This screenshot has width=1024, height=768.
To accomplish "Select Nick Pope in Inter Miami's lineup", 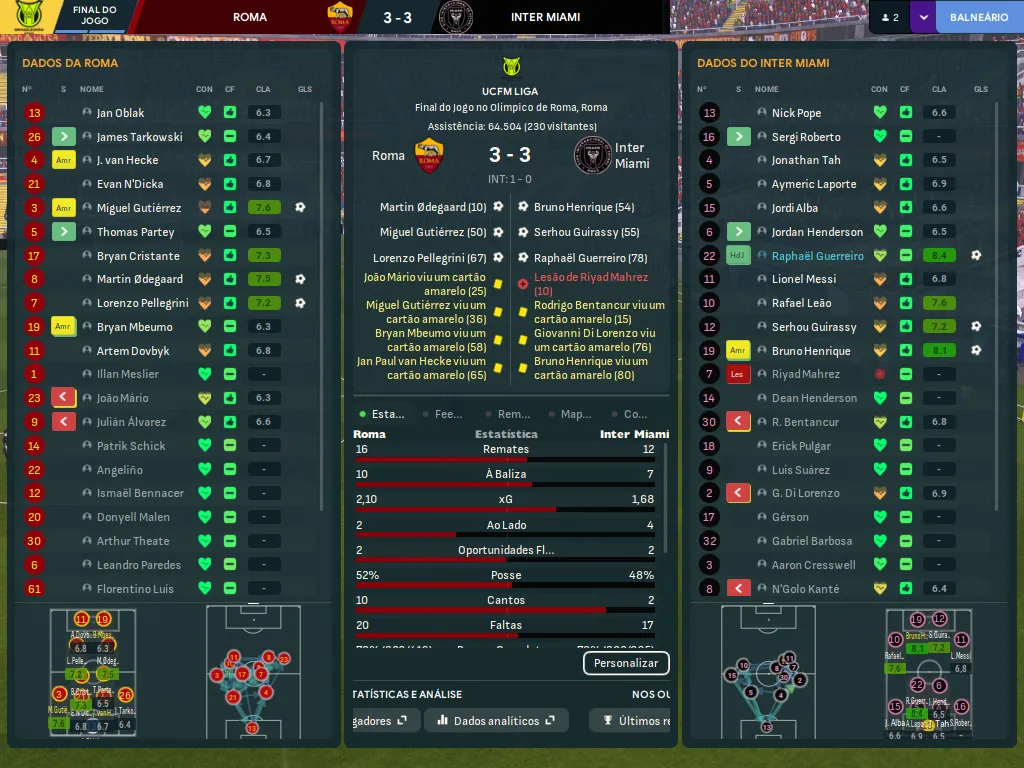I will point(796,113).
